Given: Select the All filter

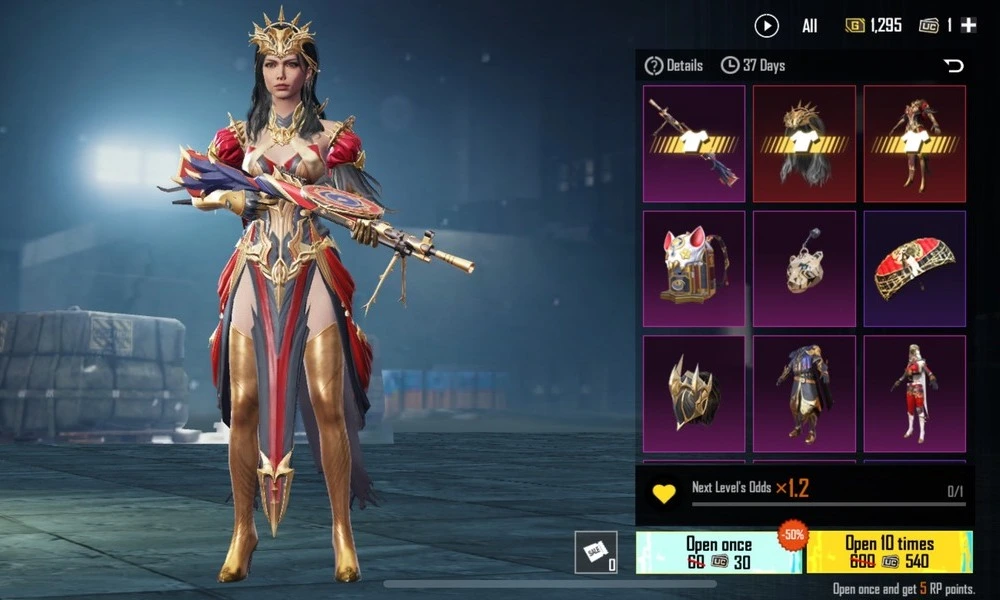Looking at the screenshot, I should [809, 27].
